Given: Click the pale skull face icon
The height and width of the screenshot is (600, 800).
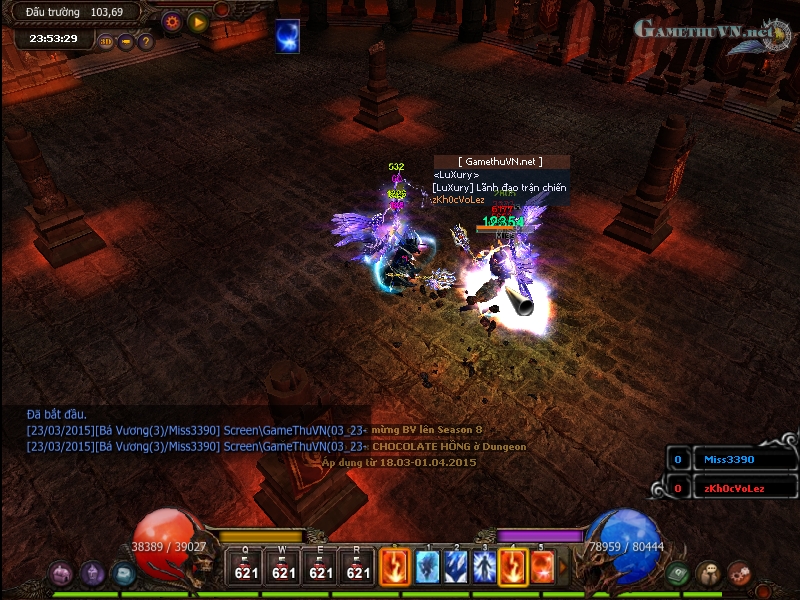Looking at the screenshot, I should [709, 573].
